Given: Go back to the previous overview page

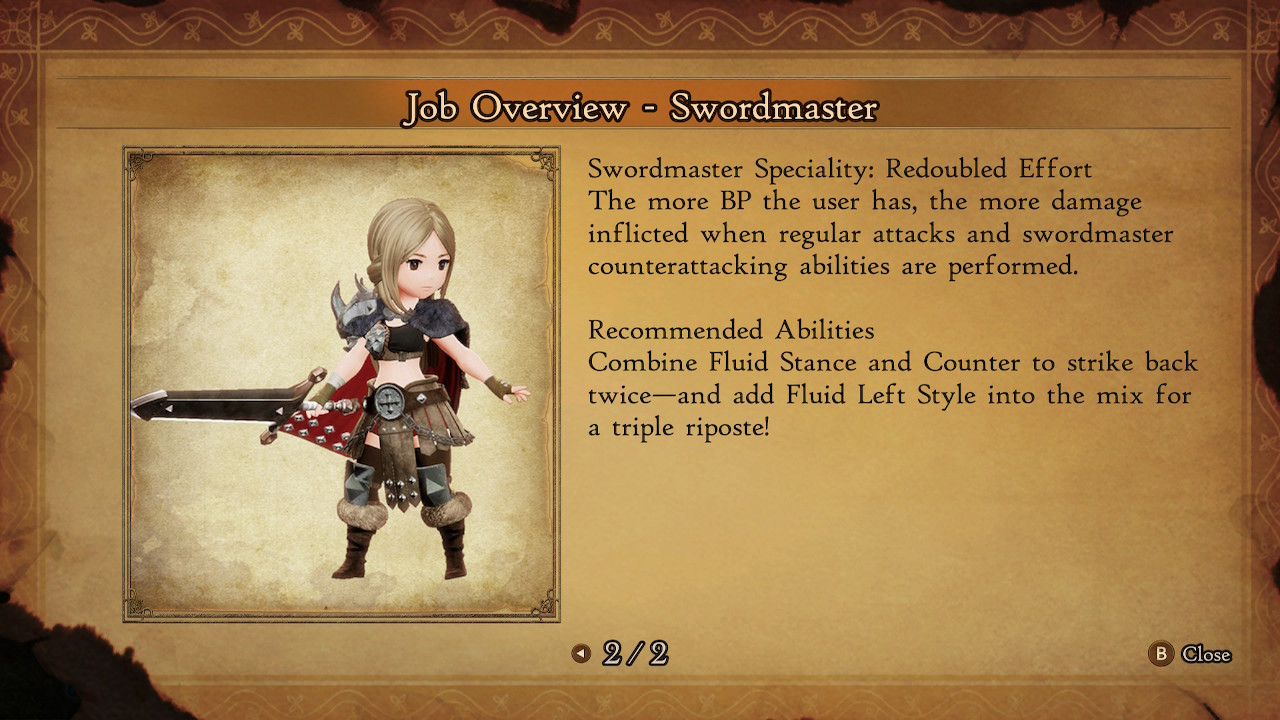Looking at the screenshot, I should pyautogui.click(x=581, y=654).
